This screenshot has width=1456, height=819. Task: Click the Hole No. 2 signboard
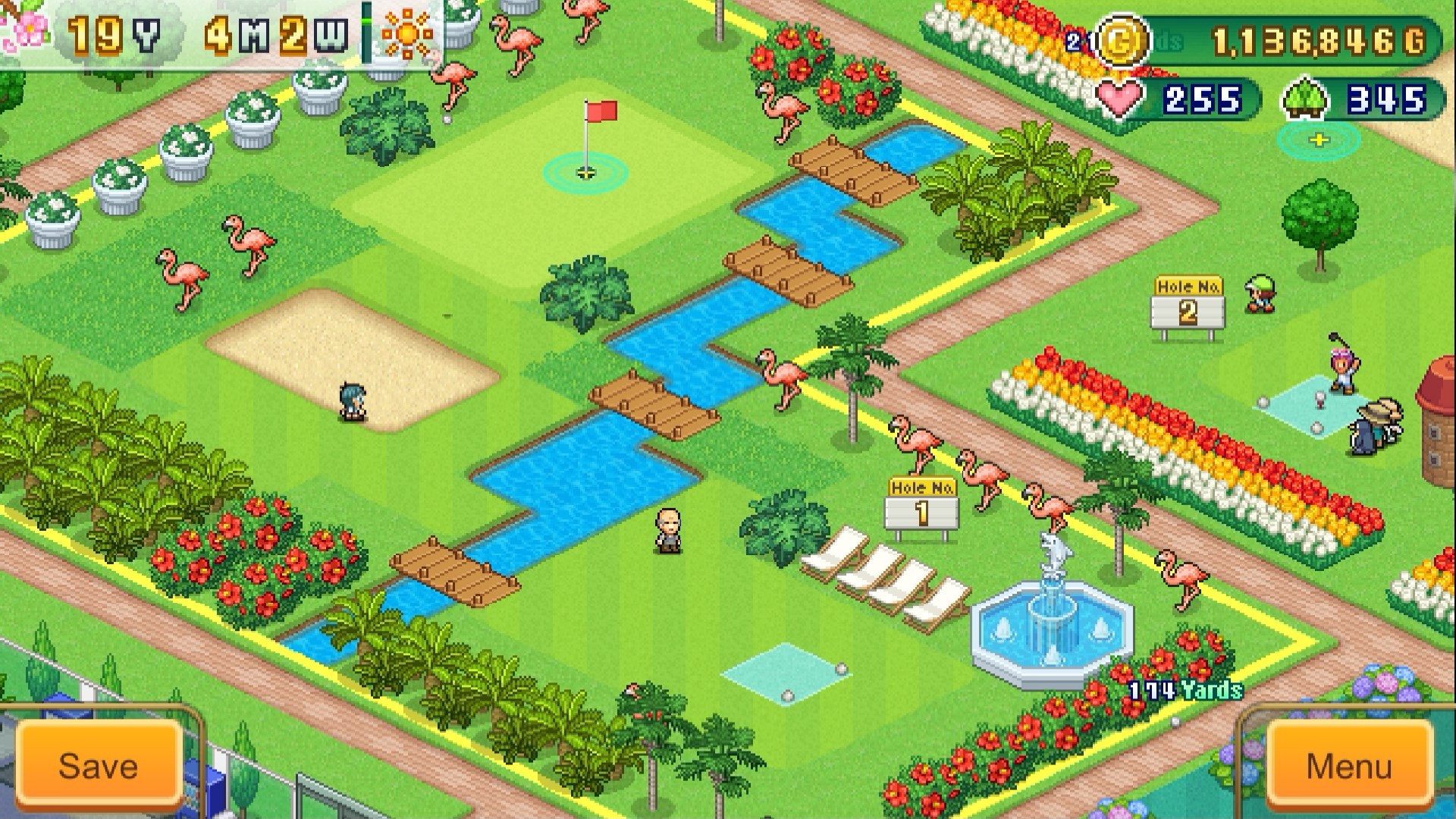(x=1187, y=300)
